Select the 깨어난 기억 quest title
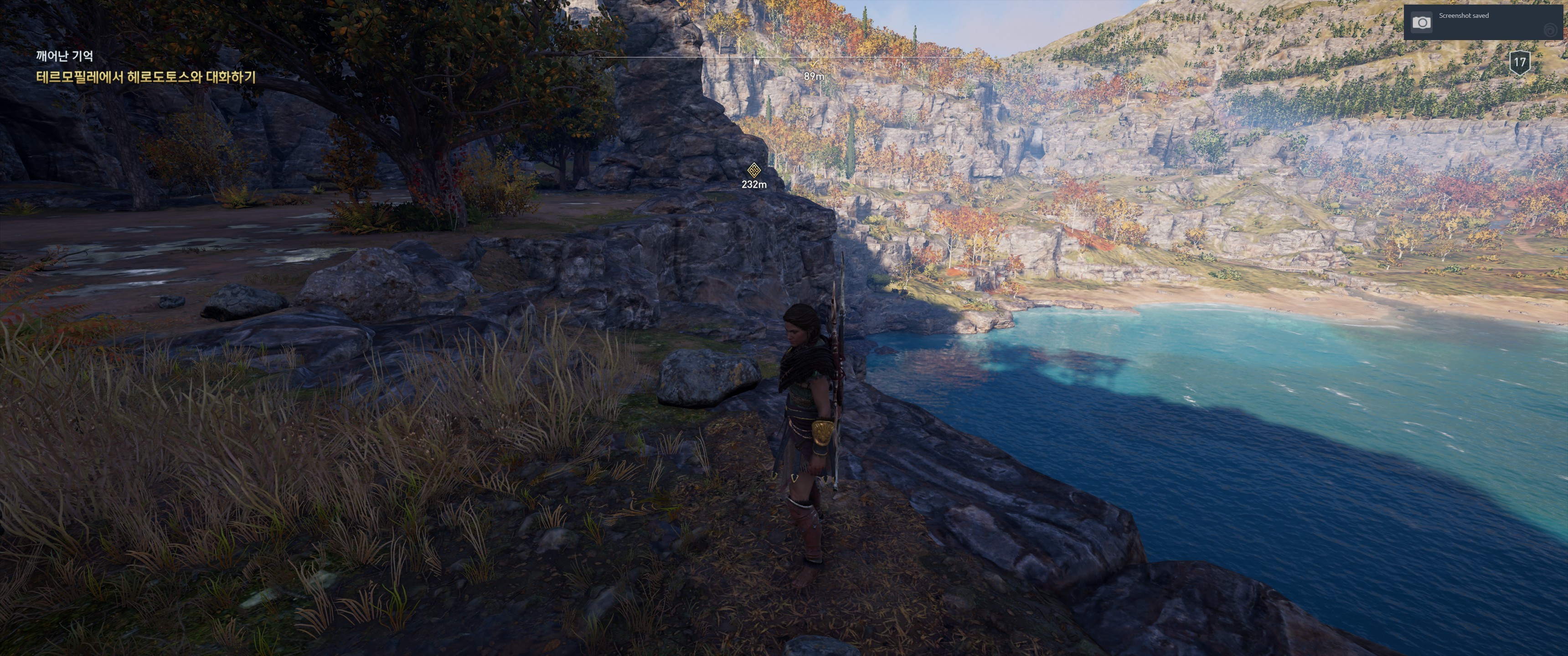The image size is (1568, 656). click(x=65, y=56)
